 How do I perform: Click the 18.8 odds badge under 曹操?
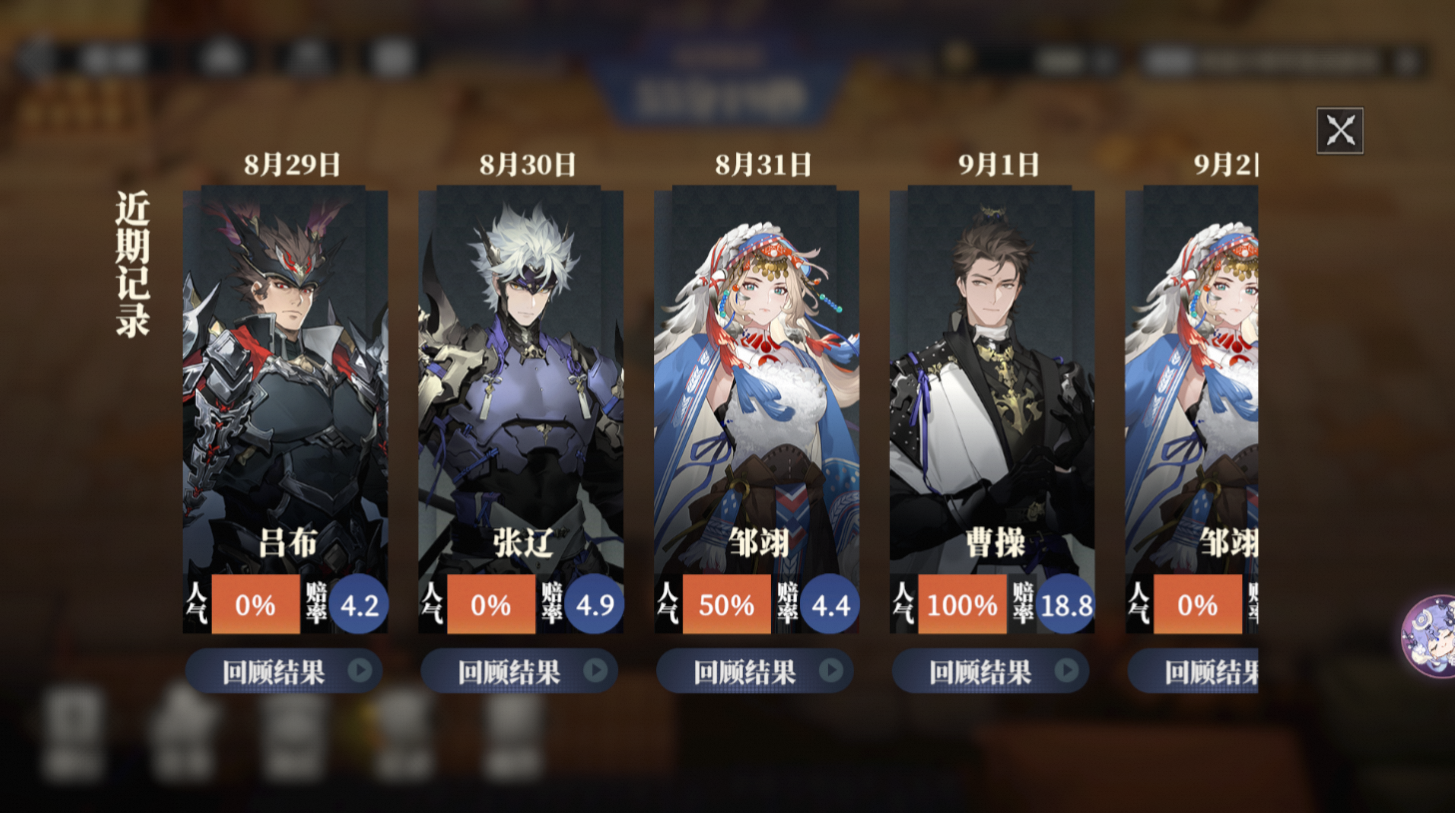pyautogui.click(x=1065, y=604)
